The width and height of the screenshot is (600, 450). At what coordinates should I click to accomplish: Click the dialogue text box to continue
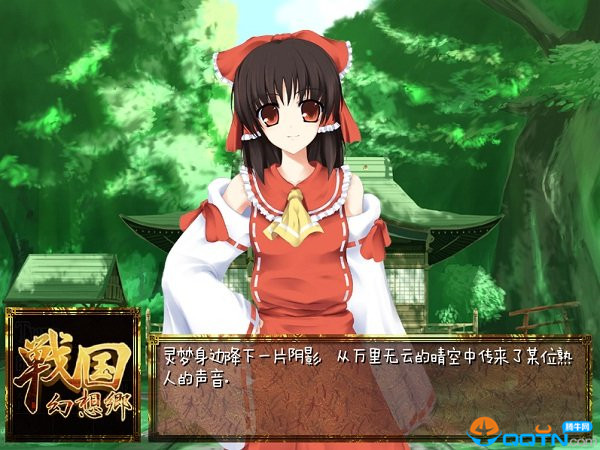[368, 387]
